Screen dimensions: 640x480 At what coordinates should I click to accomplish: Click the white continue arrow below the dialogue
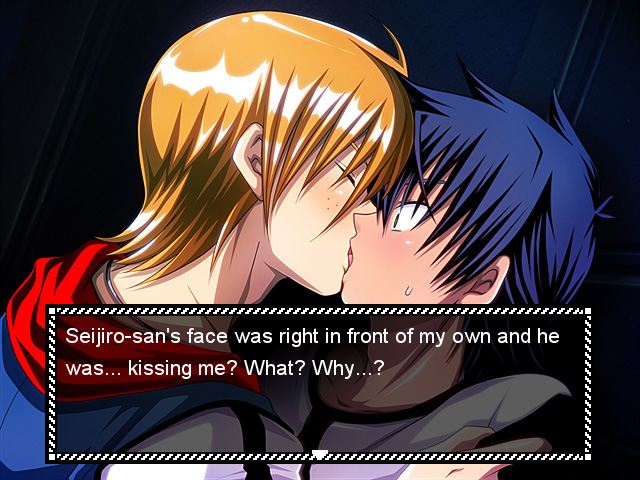320,455
